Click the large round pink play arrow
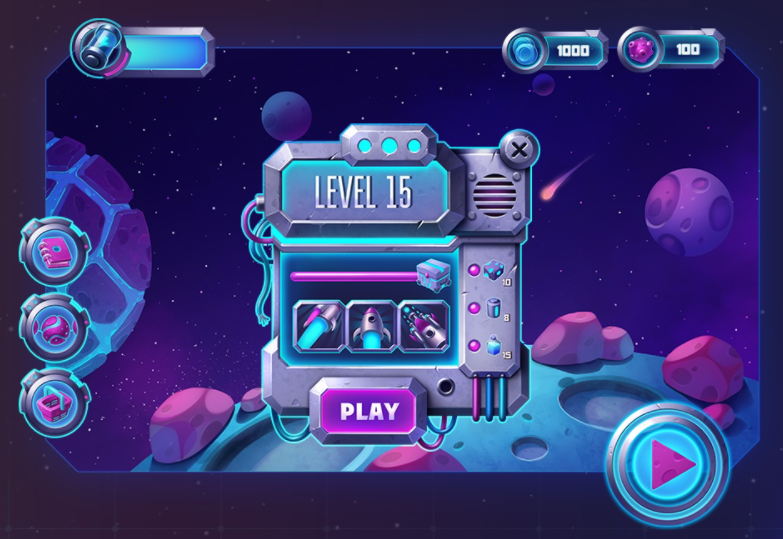The width and height of the screenshot is (783, 539). tap(667, 463)
